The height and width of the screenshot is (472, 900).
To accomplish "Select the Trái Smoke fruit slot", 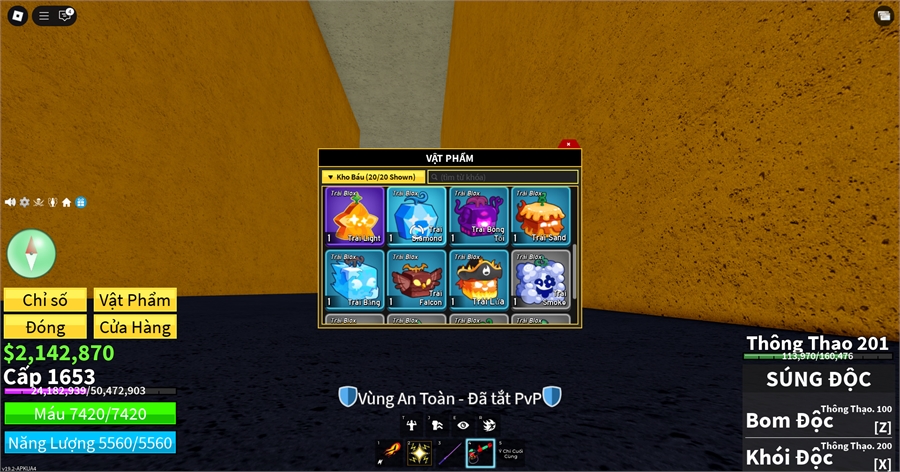I will [x=540, y=277].
